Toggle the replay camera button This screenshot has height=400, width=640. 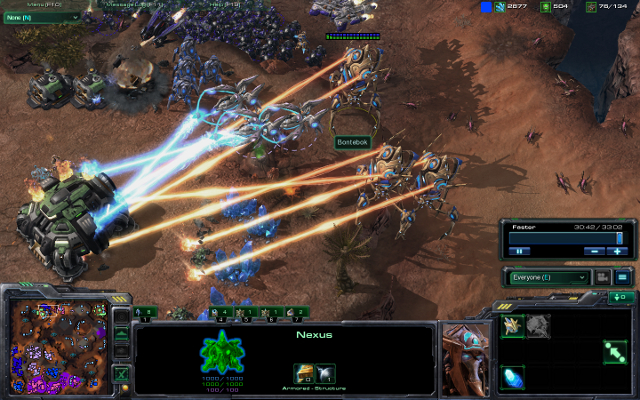pos(603,277)
